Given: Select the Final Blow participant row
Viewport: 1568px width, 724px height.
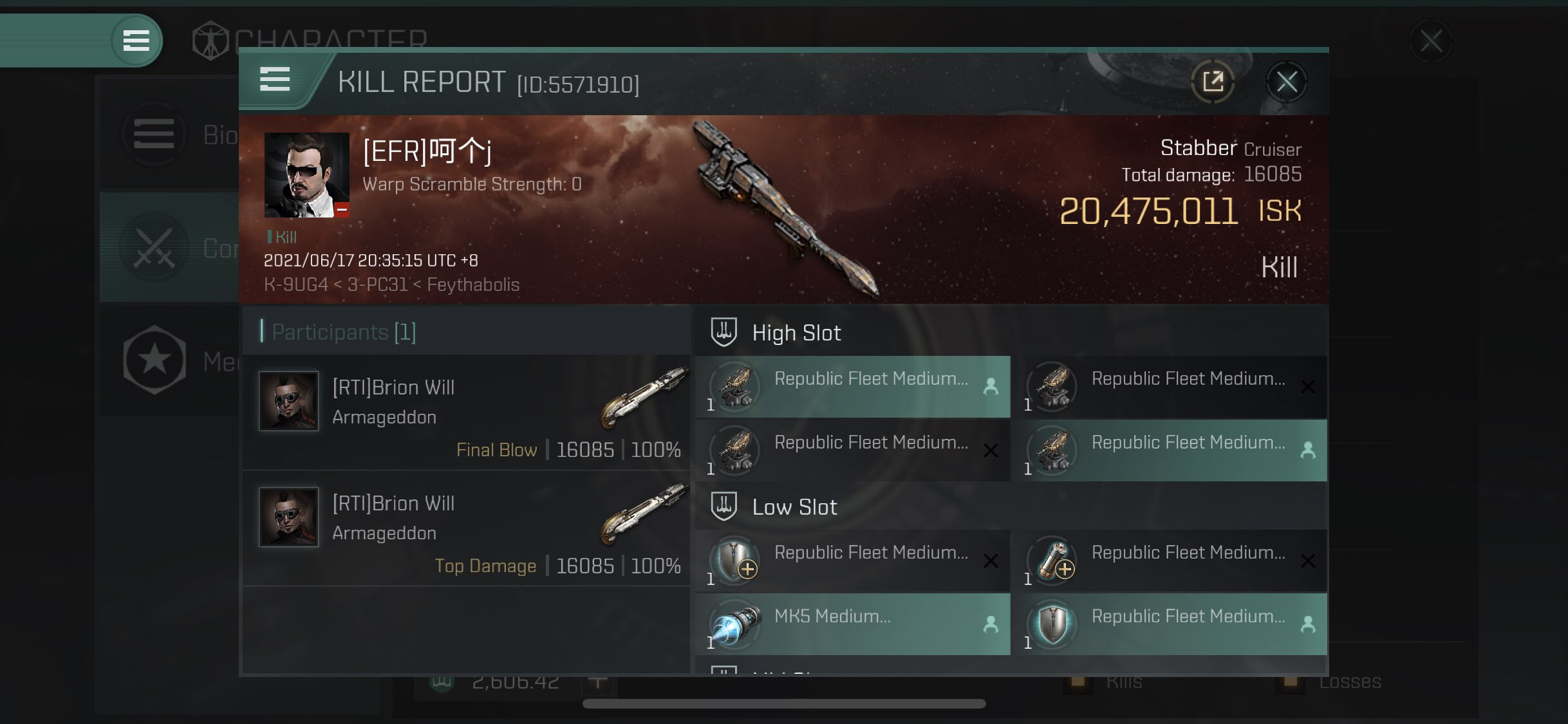Looking at the screenshot, I should tap(467, 413).
